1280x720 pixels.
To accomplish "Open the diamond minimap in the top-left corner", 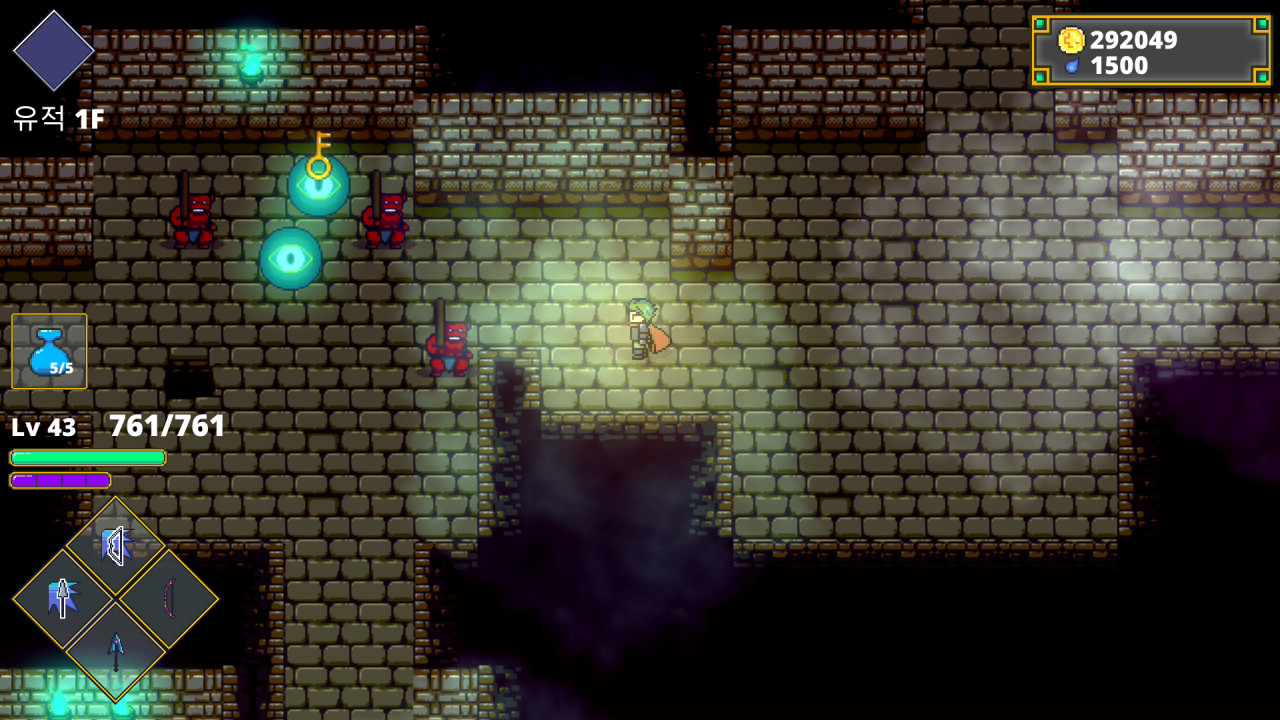I will (53, 50).
